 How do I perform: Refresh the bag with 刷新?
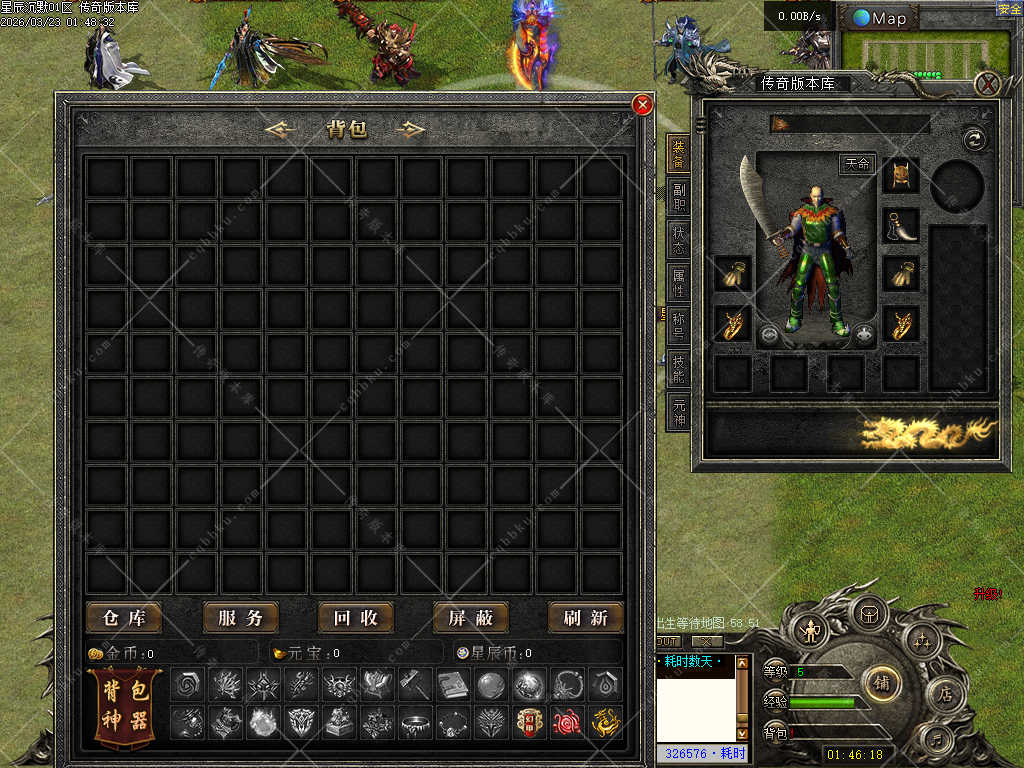(585, 618)
